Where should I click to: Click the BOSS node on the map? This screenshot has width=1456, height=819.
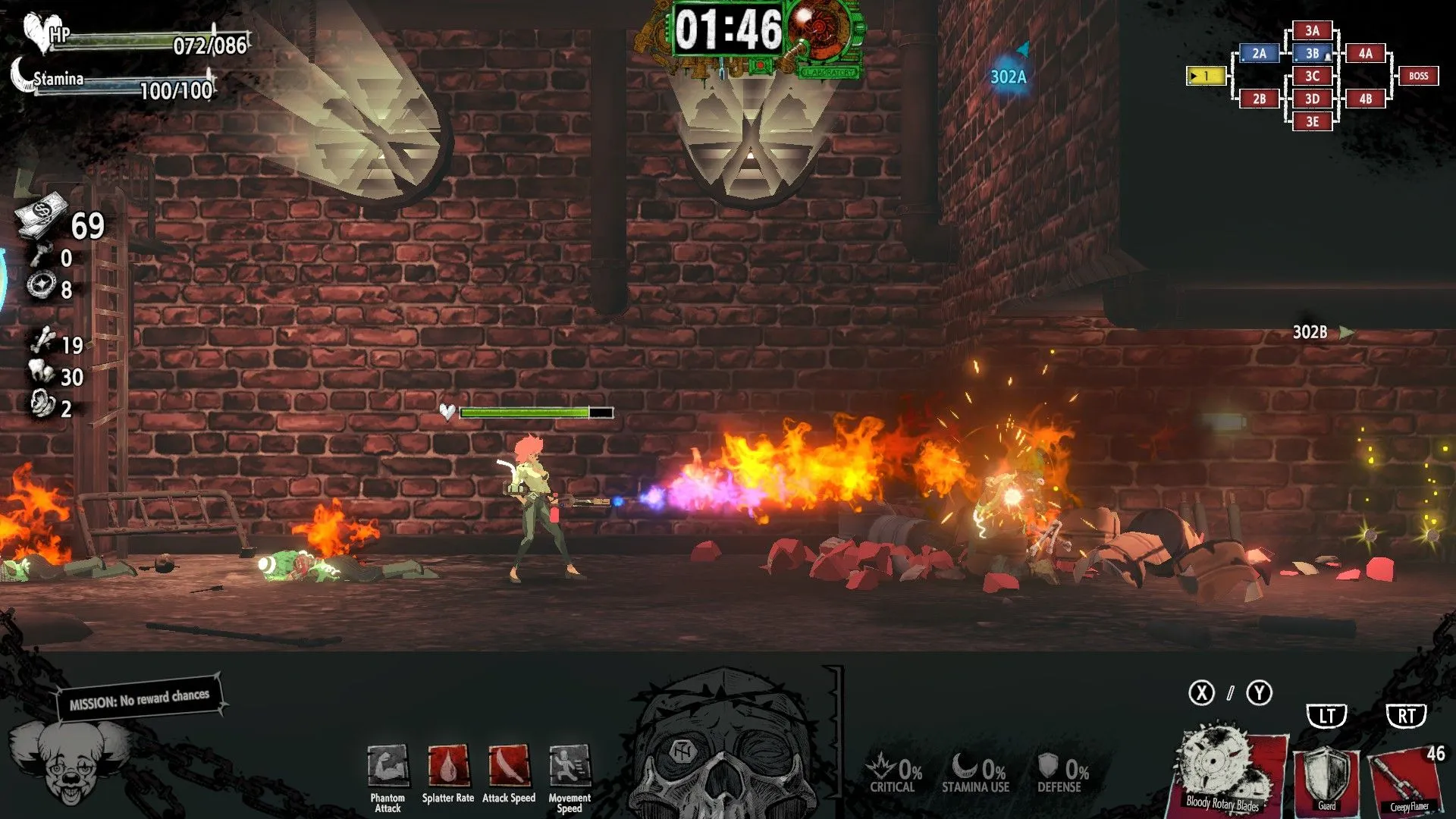(1418, 76)
